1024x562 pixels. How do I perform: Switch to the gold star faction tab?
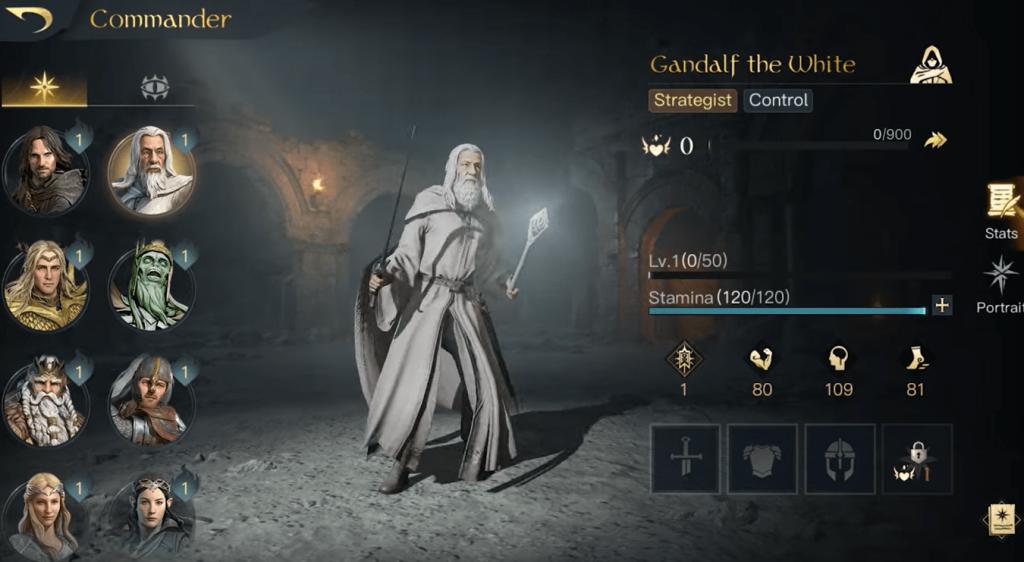pos(44,88)
